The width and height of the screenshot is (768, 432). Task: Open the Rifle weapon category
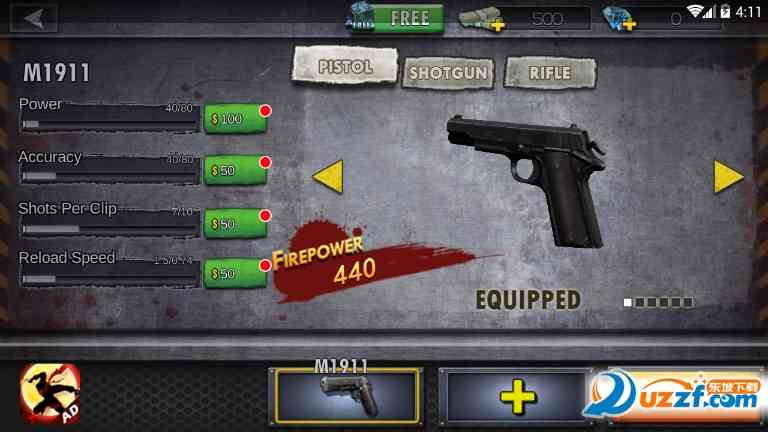pos(550,72)
